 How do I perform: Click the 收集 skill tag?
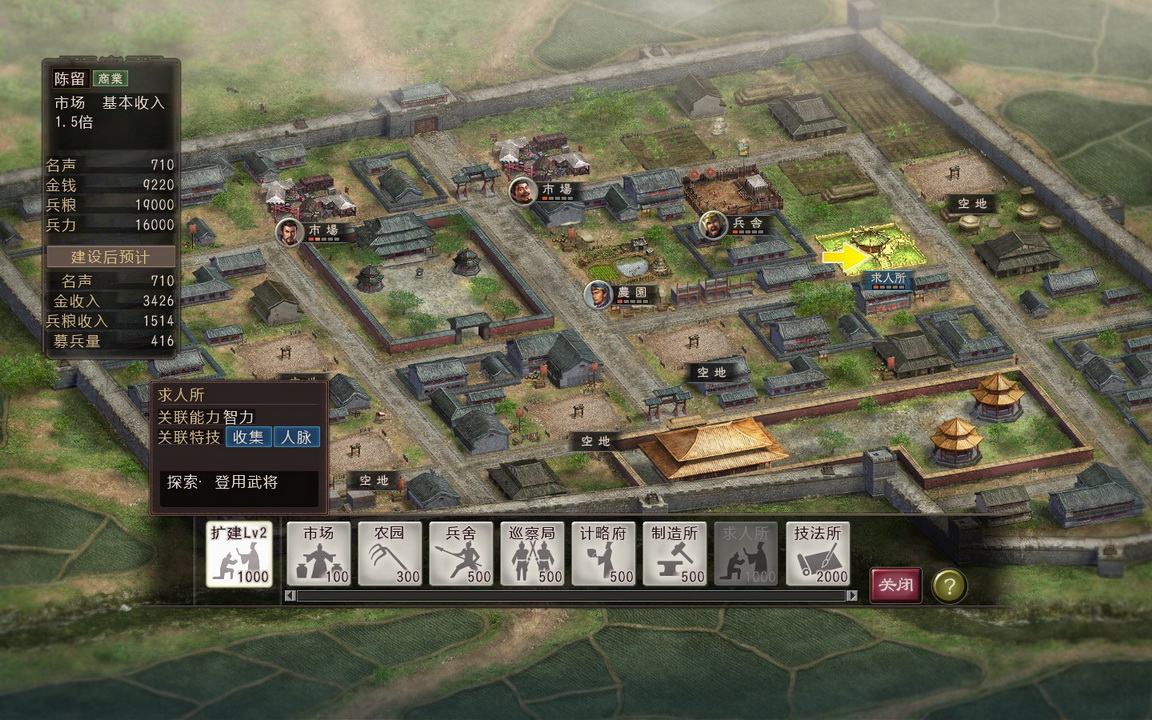pos(249,436)
